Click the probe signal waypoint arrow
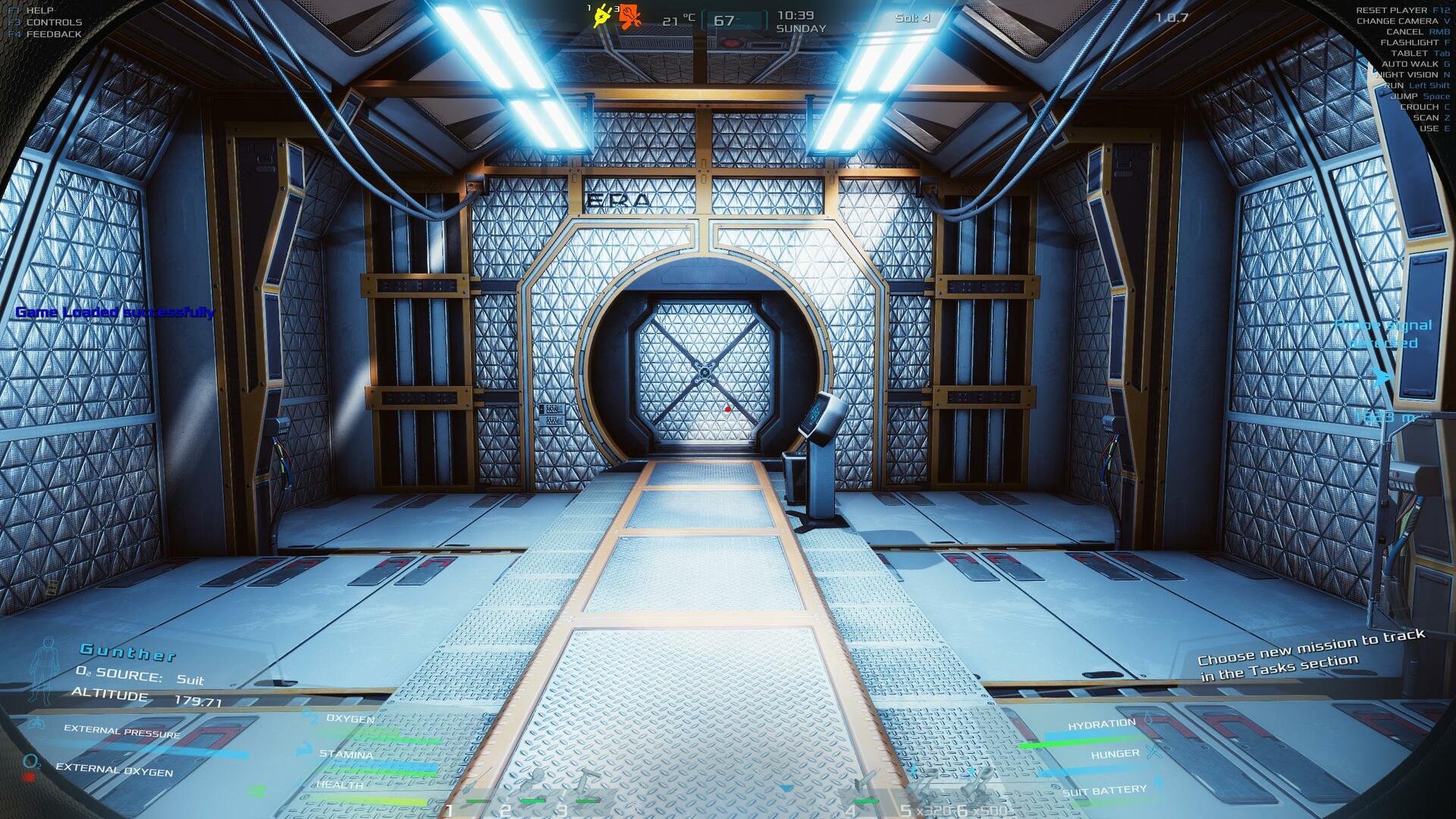The height and width of the screenshot is (819, 1456). point(1382,376)
